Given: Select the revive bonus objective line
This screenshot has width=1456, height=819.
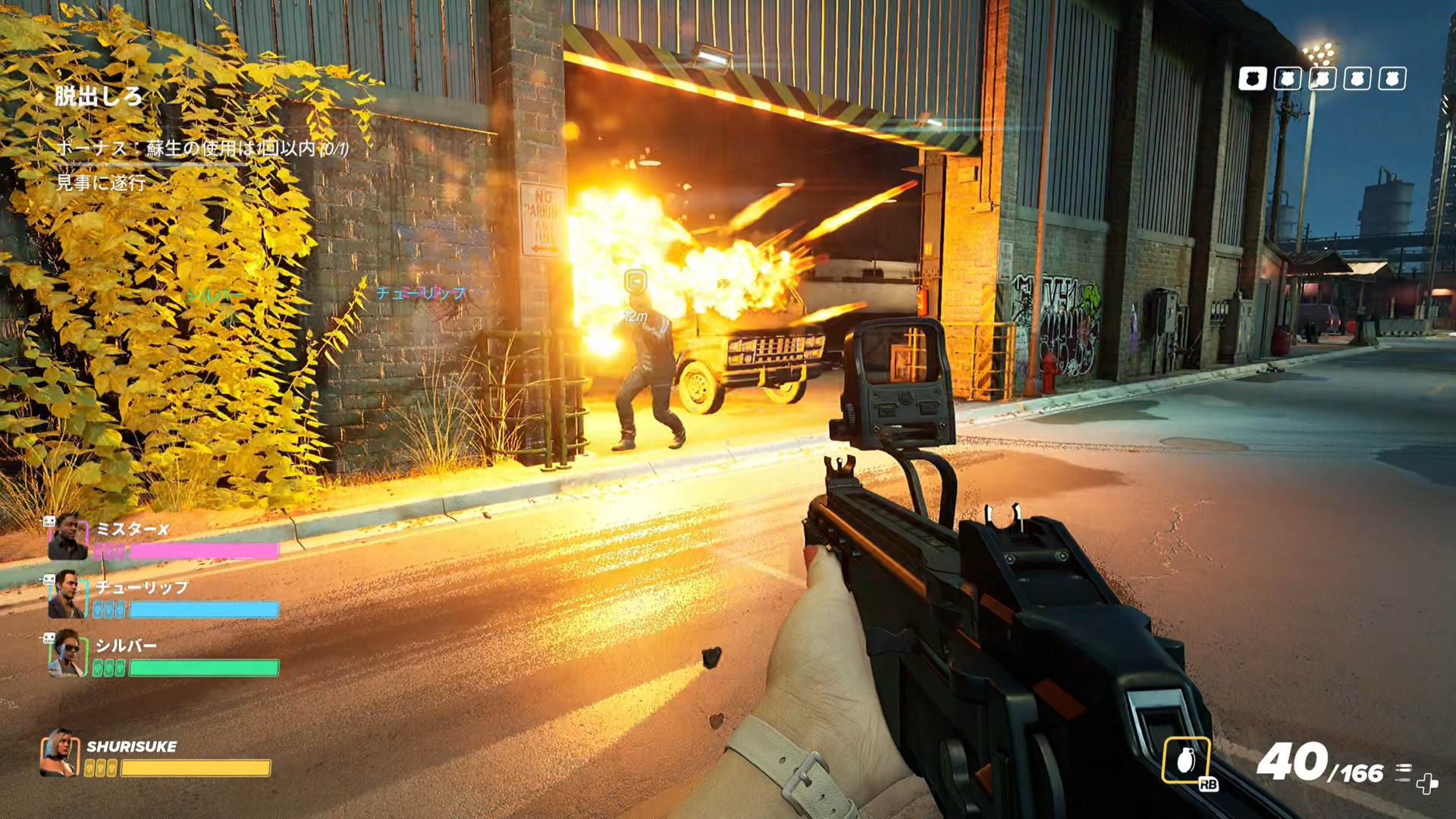Looking at the screenshot, I should pos(202,148).
